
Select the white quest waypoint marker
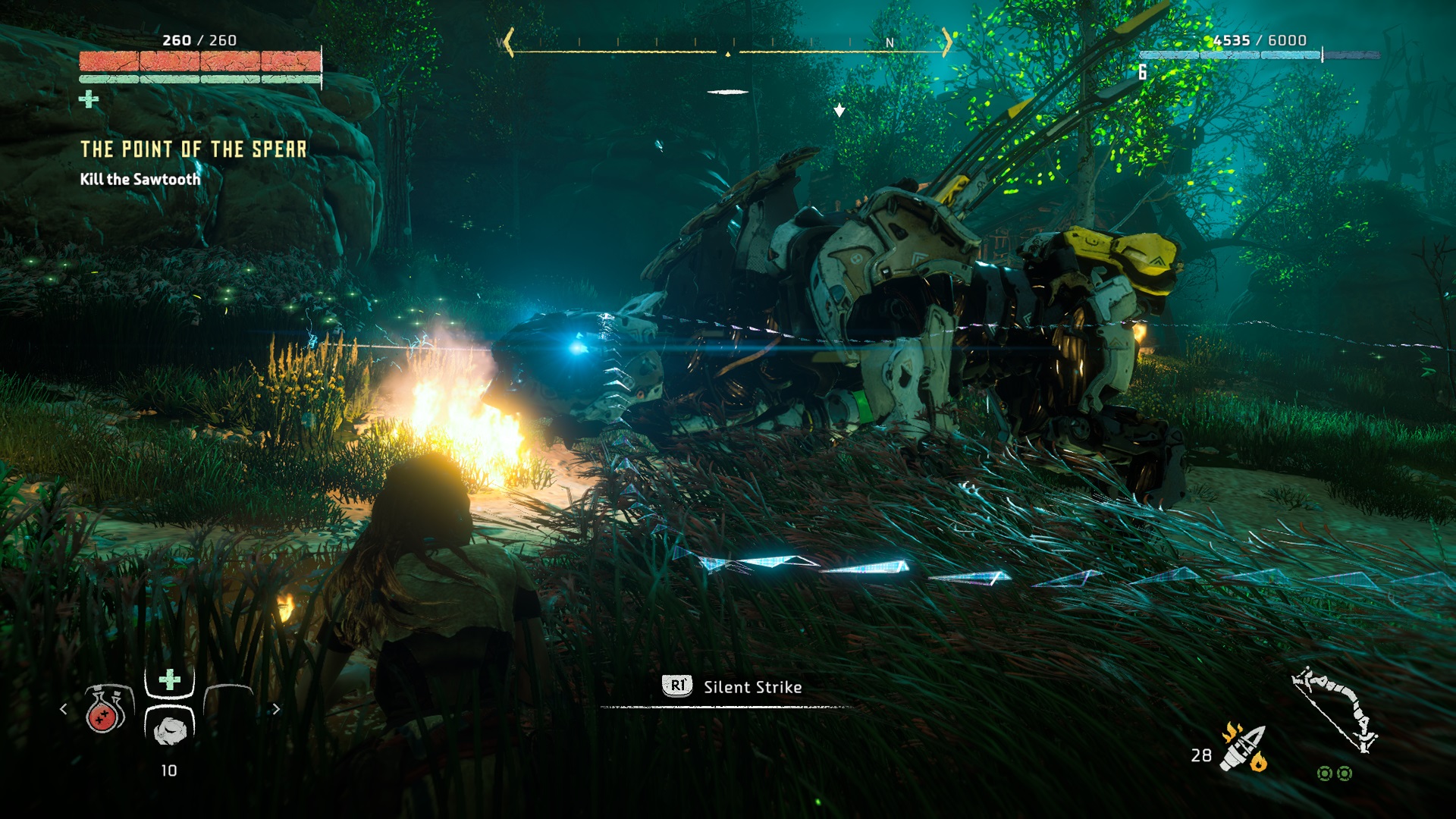click(839, 111)
